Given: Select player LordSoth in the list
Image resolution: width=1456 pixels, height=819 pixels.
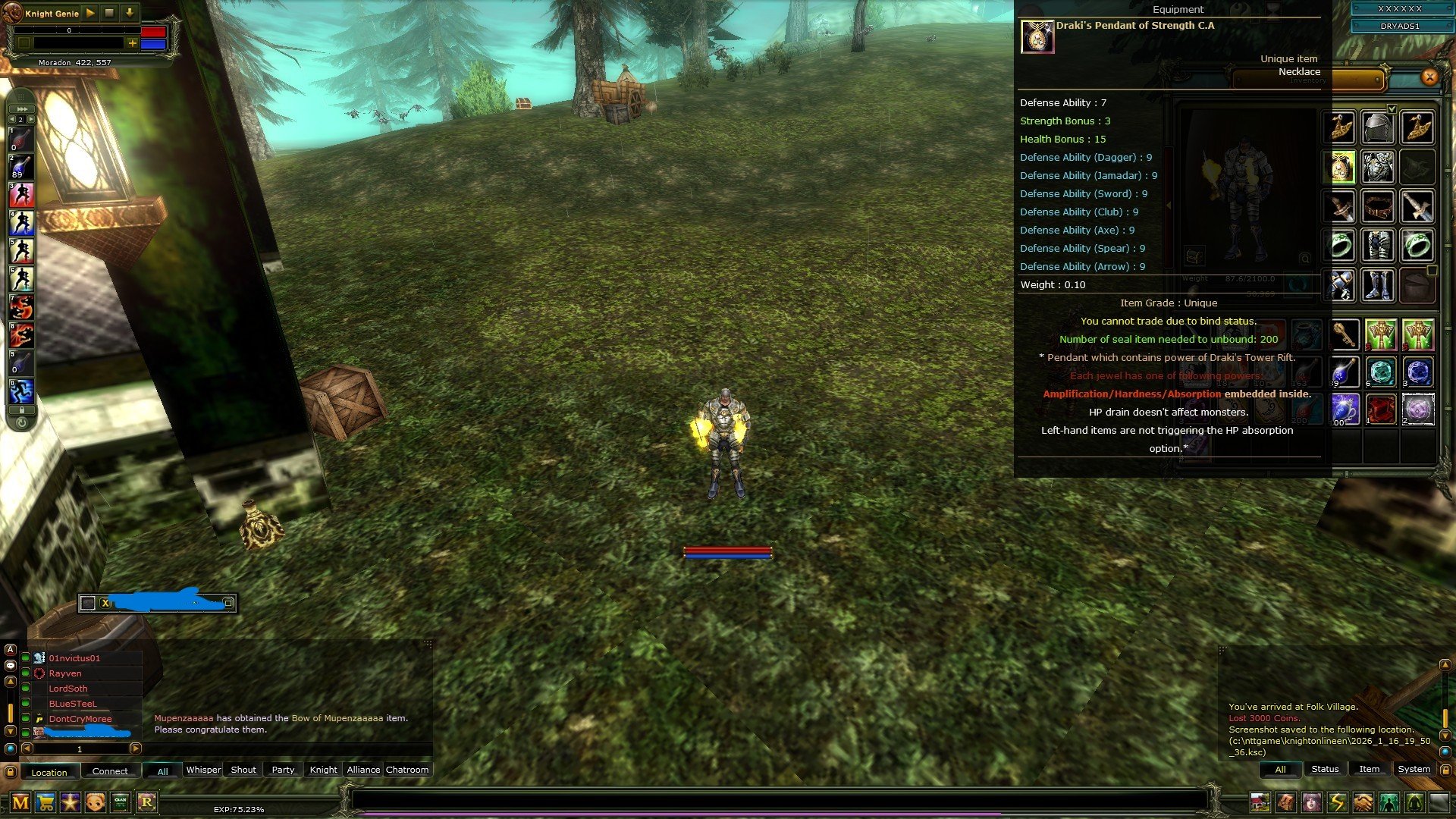Looking at the screenshot, I should [68, 689].
